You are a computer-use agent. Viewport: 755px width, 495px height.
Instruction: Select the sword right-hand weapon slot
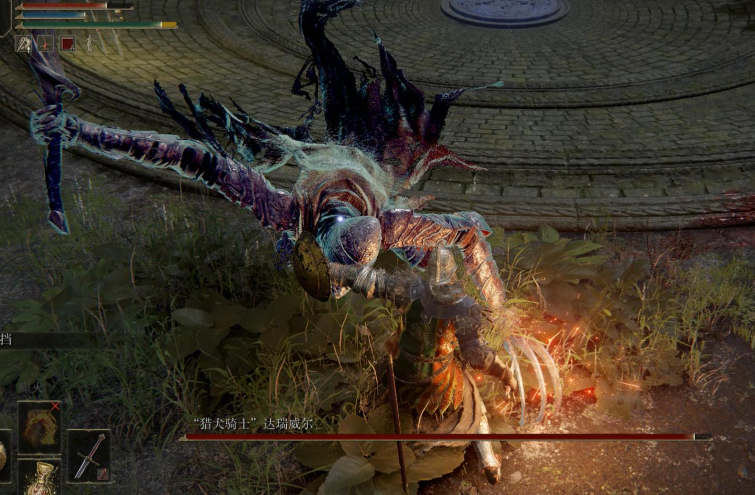(88, 455)
